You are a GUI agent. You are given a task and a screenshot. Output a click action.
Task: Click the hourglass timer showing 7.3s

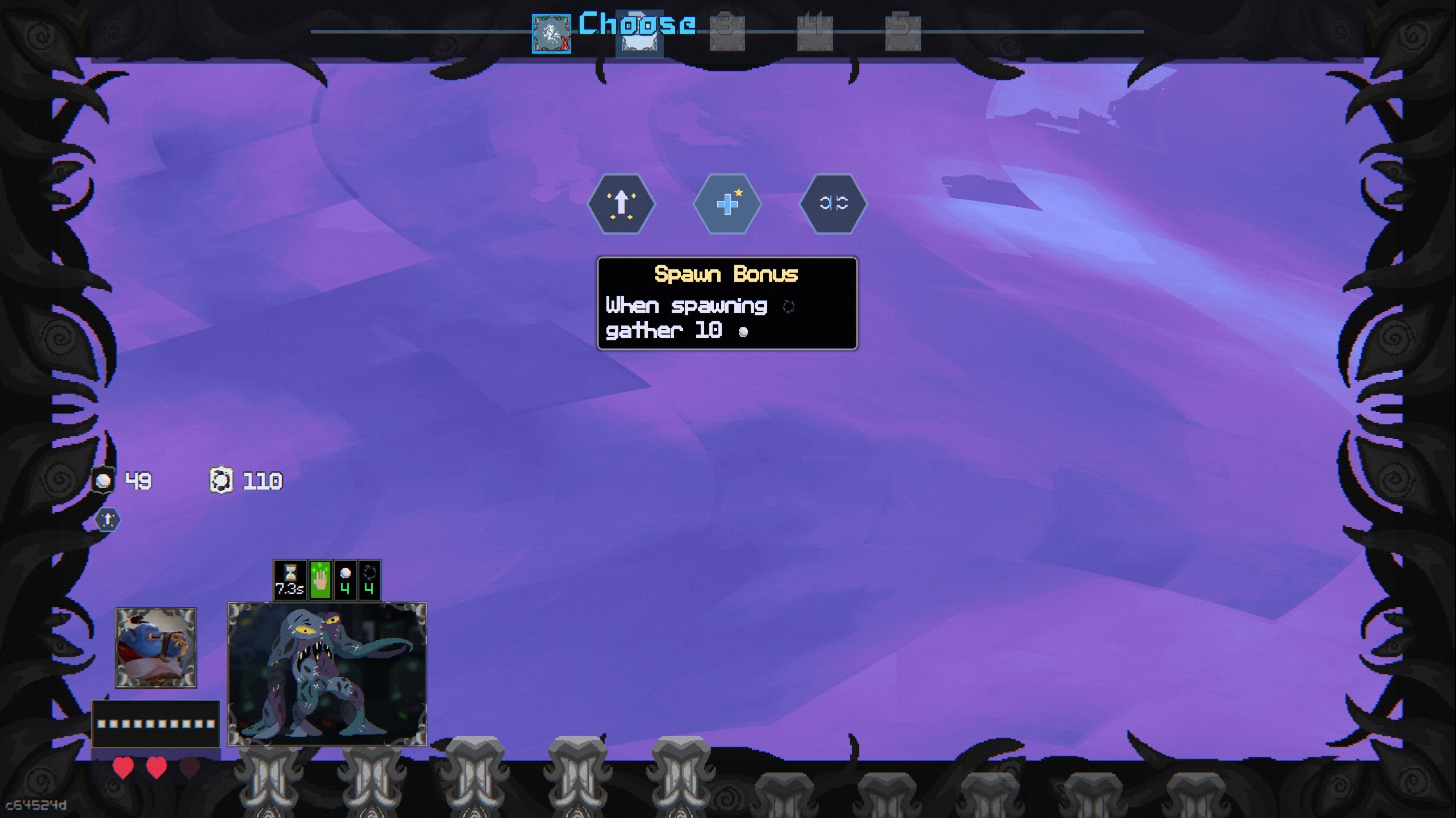tap(290, 579)
